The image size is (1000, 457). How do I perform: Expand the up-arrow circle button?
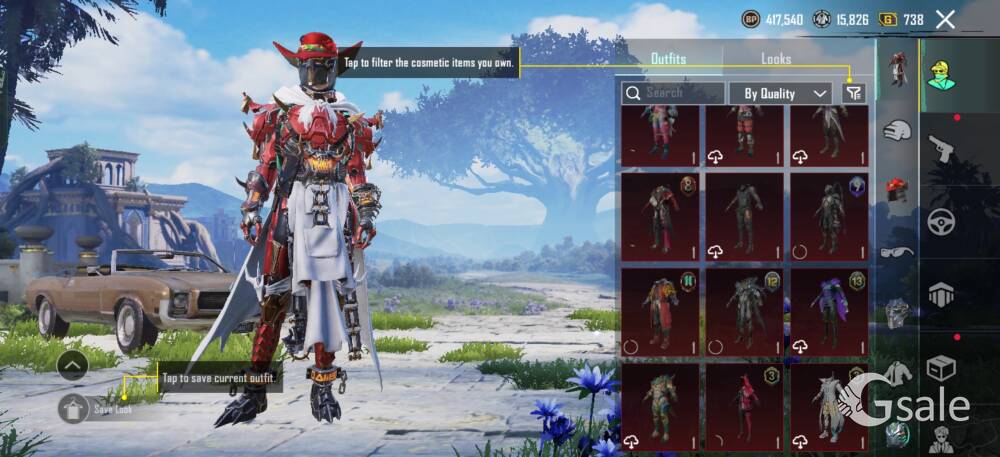tap(72, 366)
